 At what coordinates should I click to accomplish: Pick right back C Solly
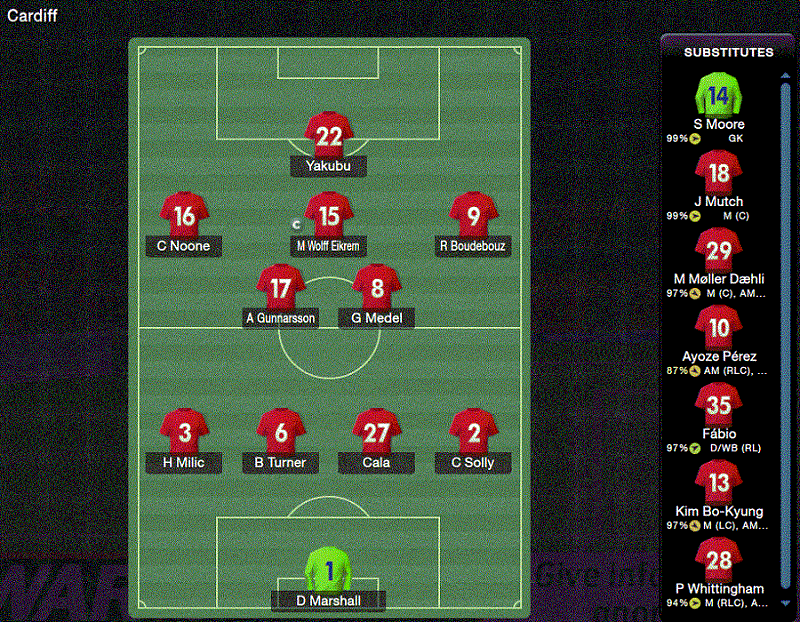(x=474, y=433)
